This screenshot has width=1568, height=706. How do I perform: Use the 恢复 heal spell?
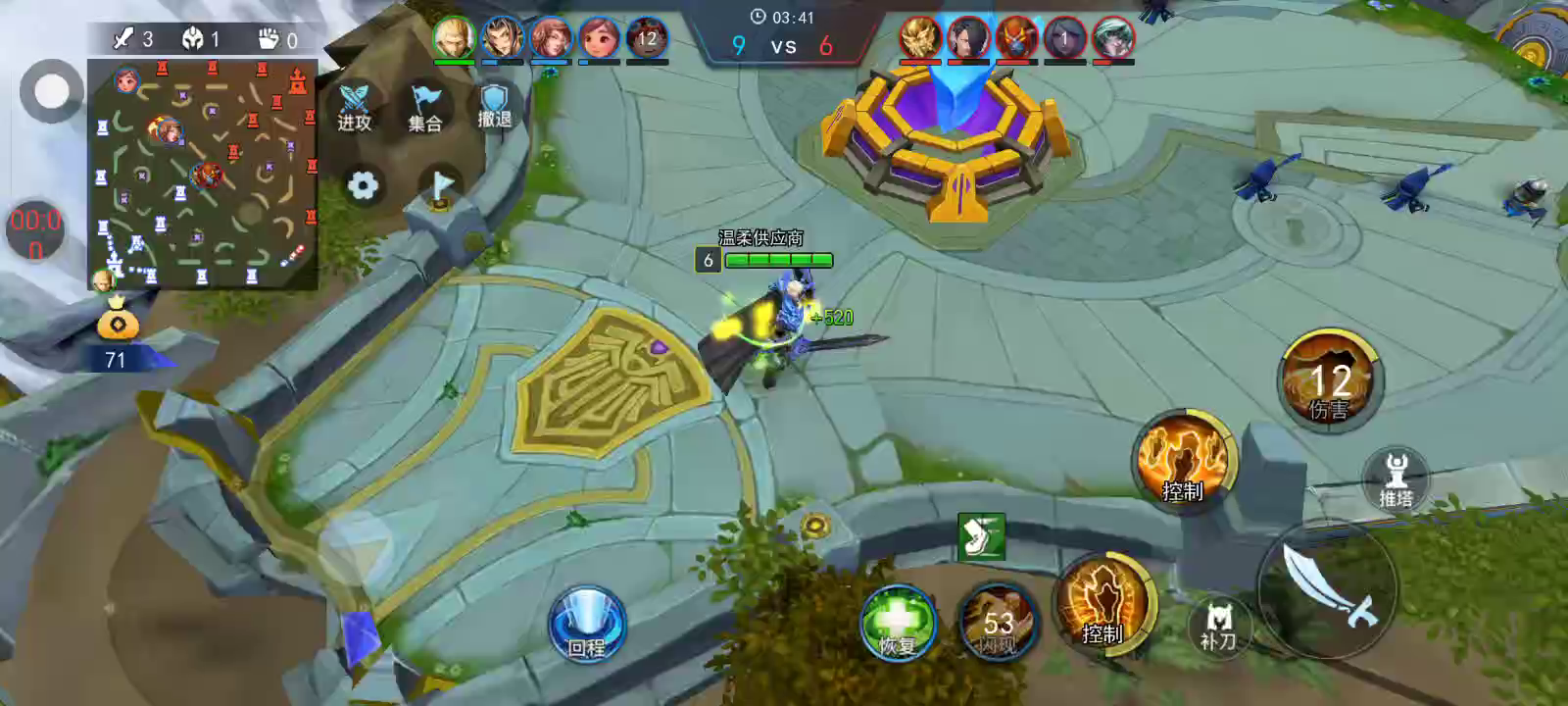click(897, 624)
